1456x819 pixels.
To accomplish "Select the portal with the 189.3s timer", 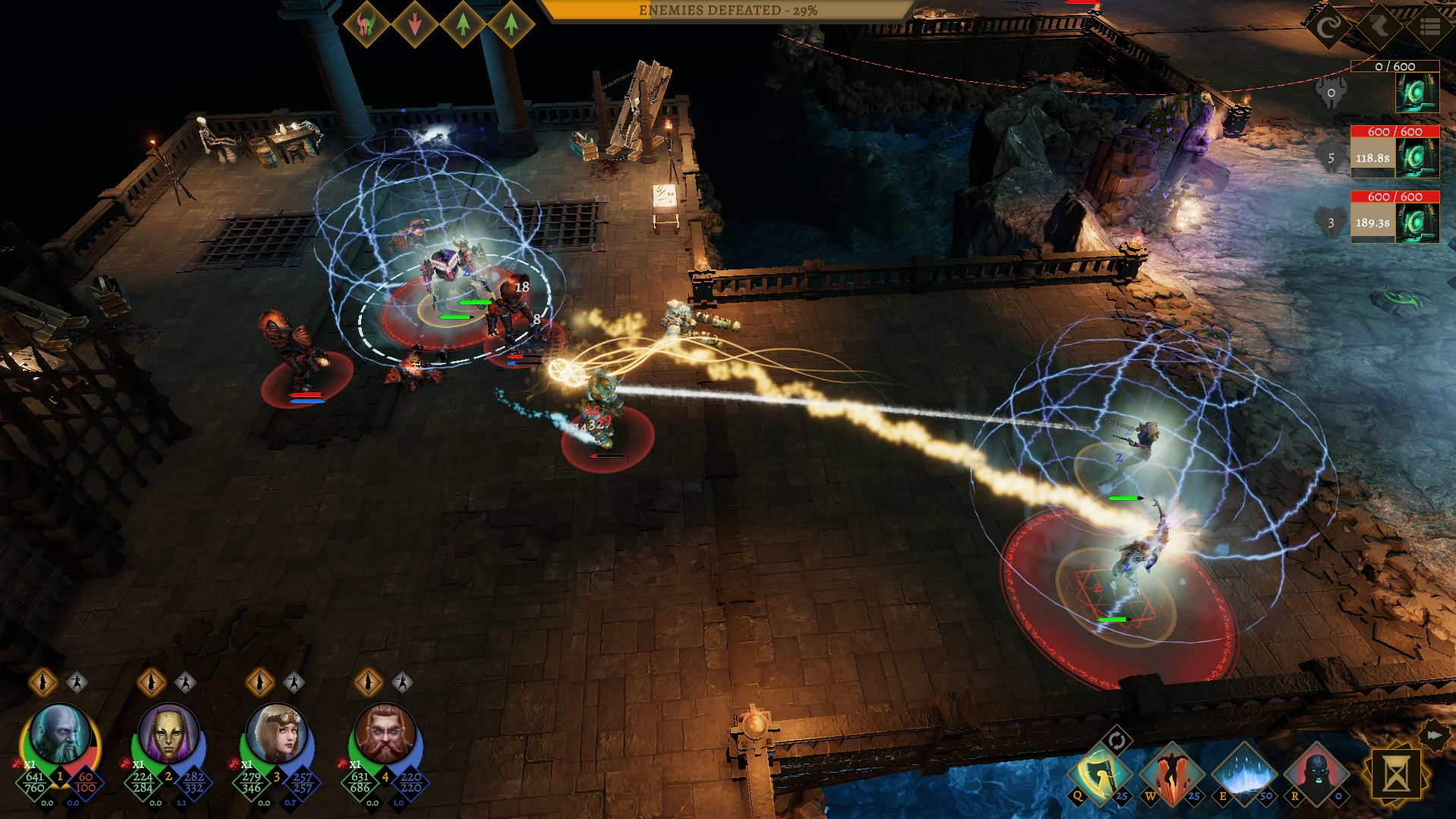I will coord(1416,223).
